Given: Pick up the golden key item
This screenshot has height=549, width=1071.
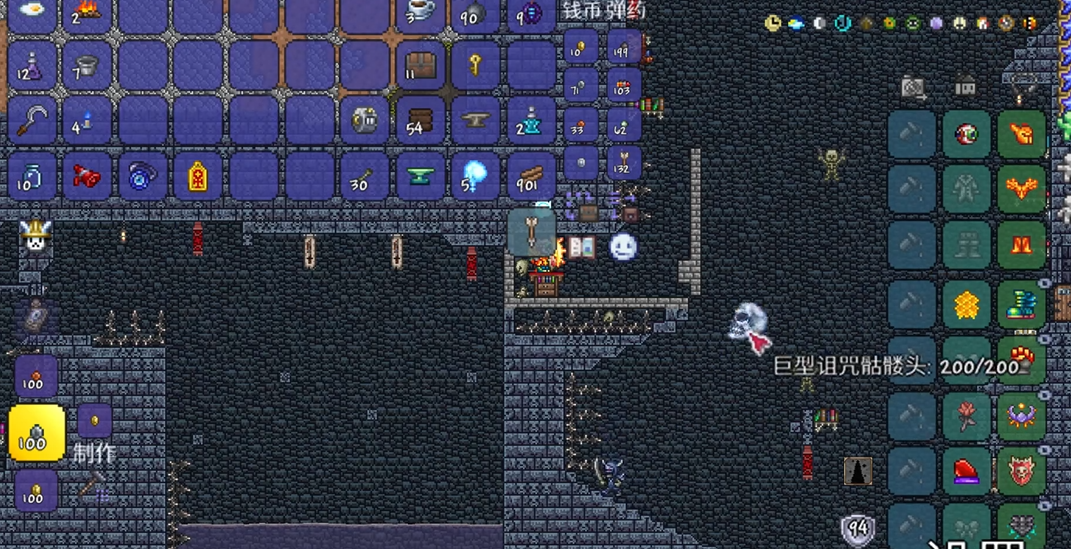Looking at the screenshot, I should [x=476, y=66].
